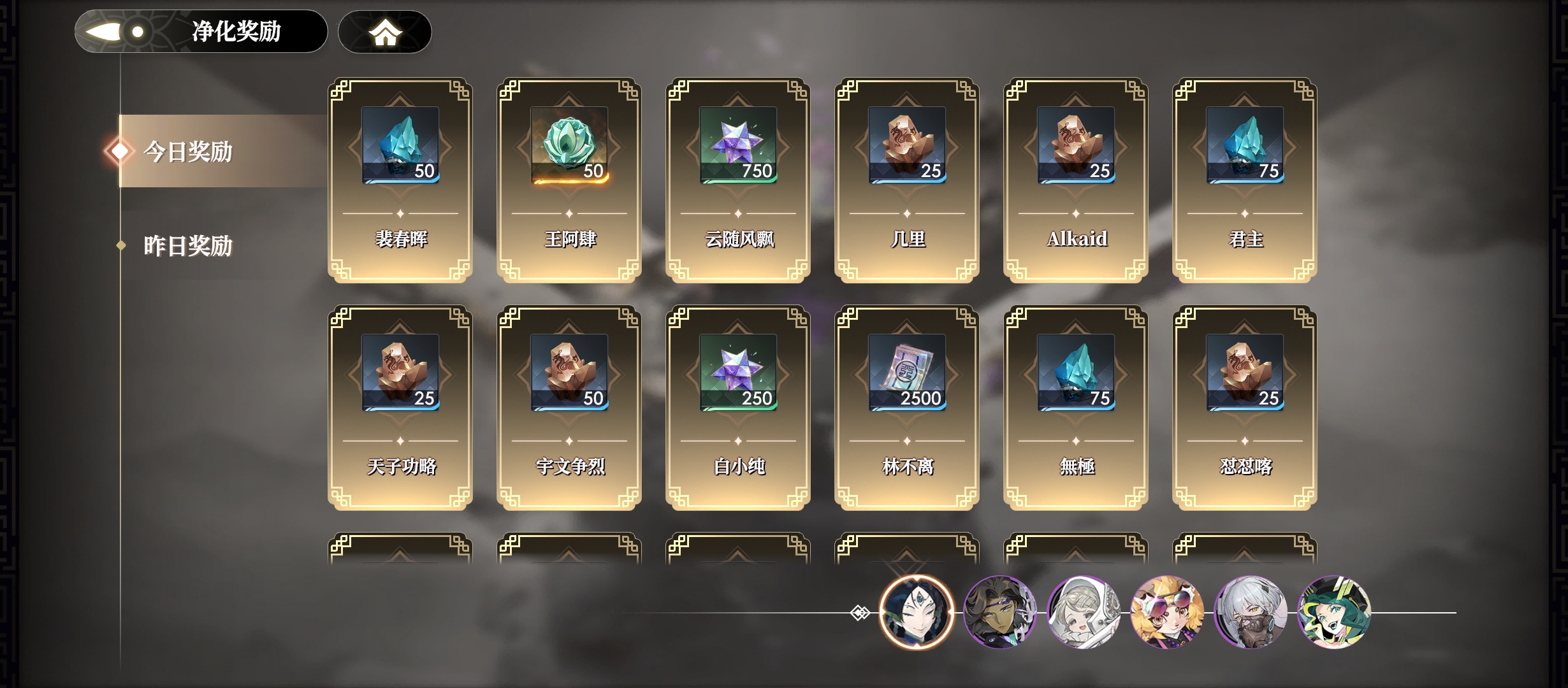1568x688 pixels.
Task: Select the dark-haired character portrait with forehead gem
Action: coord(916,612)
